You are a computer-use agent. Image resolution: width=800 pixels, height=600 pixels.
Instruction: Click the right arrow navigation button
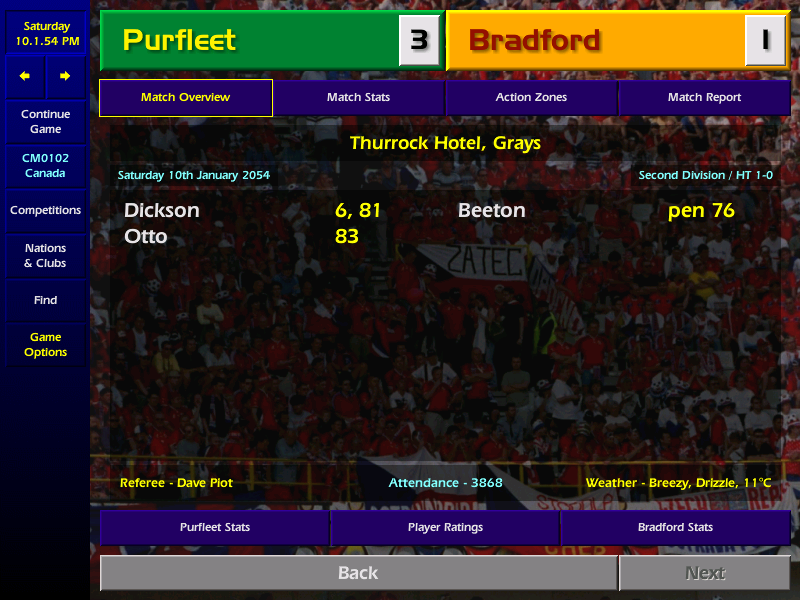coord(65,76)
